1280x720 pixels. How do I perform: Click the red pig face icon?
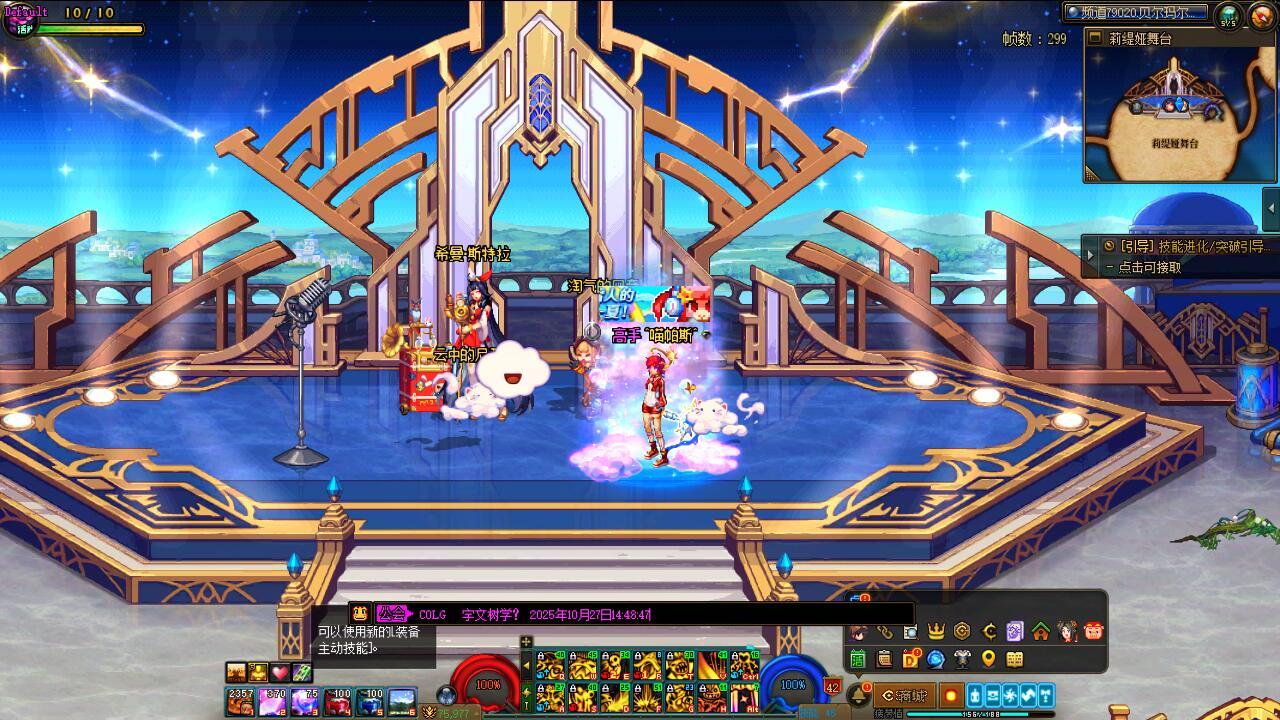(x=1093, y=631)
